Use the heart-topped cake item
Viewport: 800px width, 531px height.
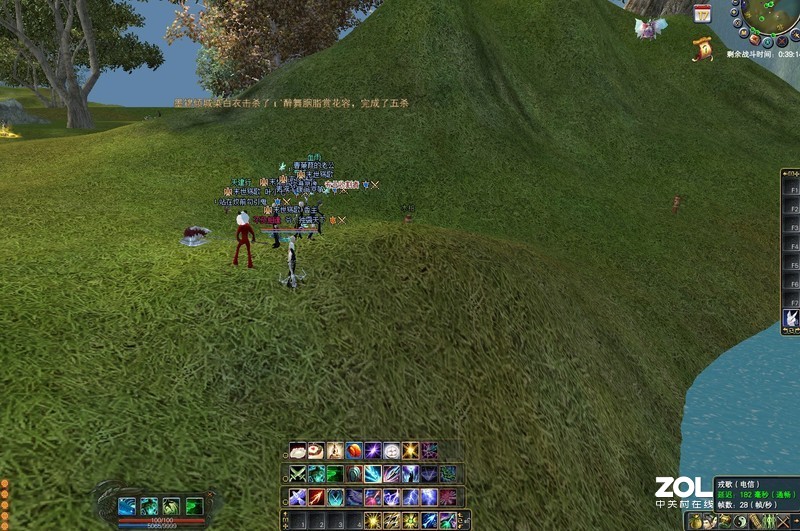click(315, 451)
